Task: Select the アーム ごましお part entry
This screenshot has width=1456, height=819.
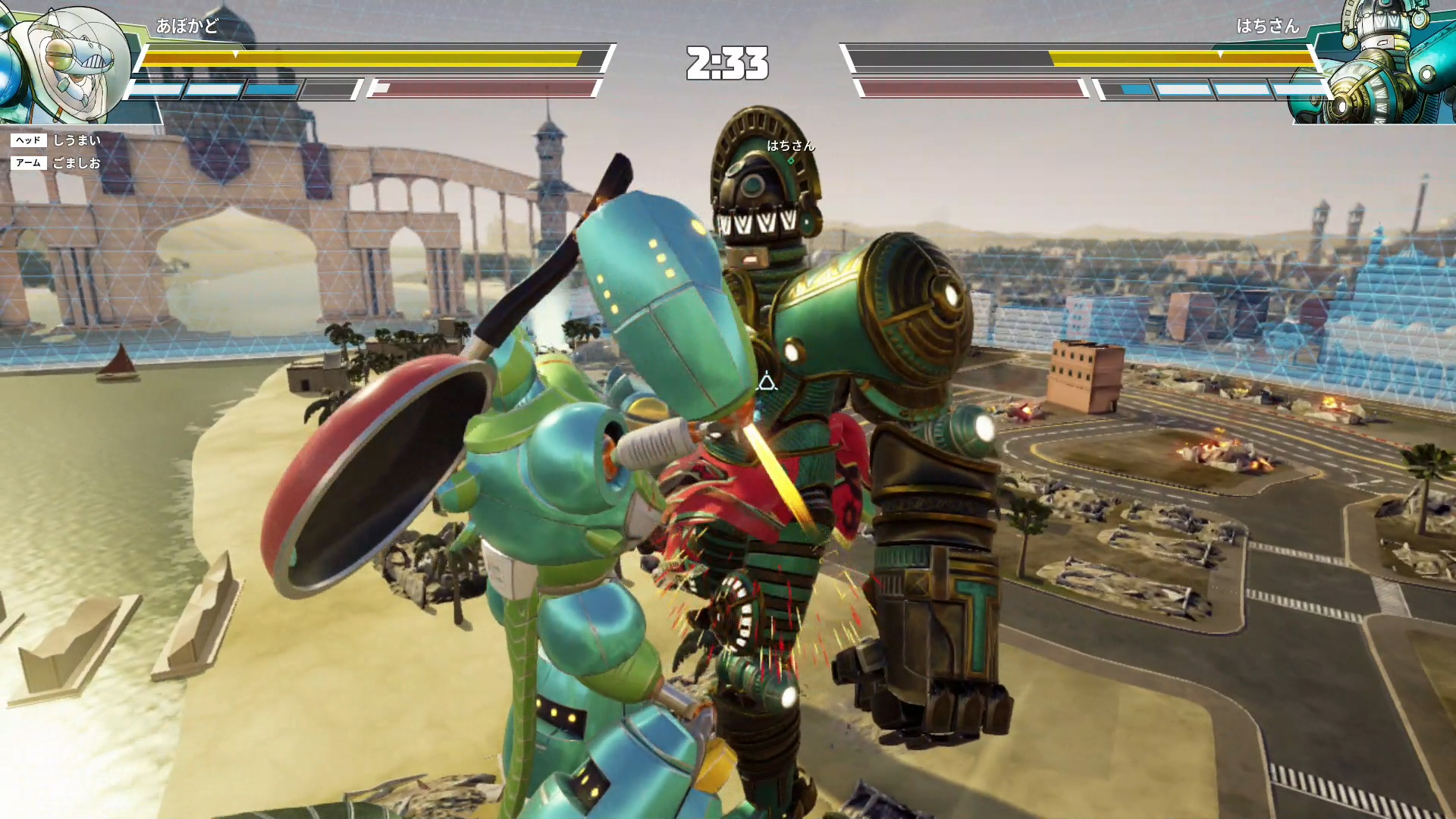Action: tap(58, 163)
